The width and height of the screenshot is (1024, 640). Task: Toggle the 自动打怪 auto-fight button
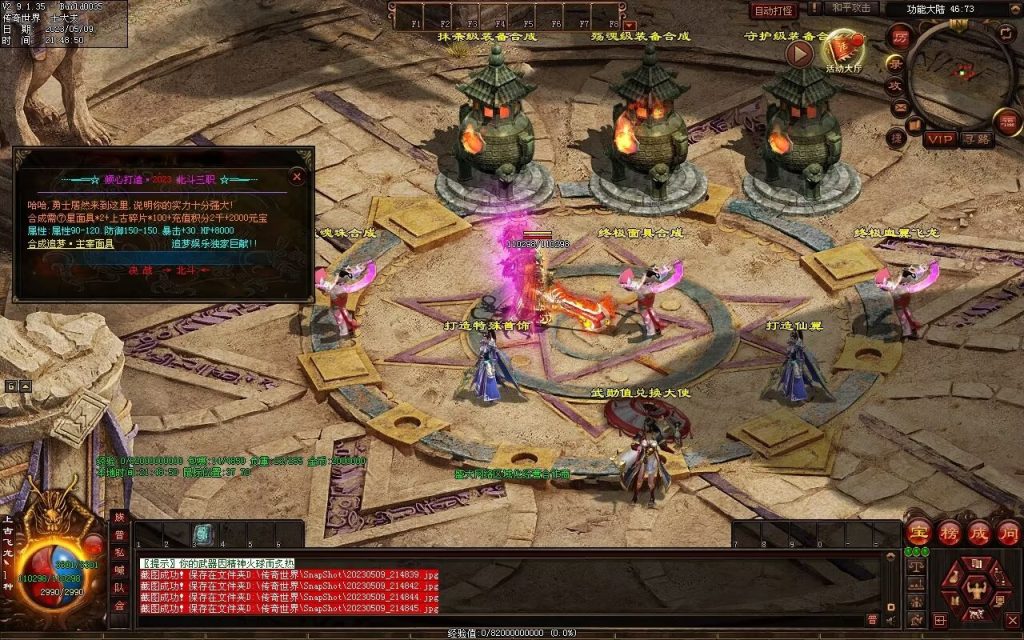(773, 10)
